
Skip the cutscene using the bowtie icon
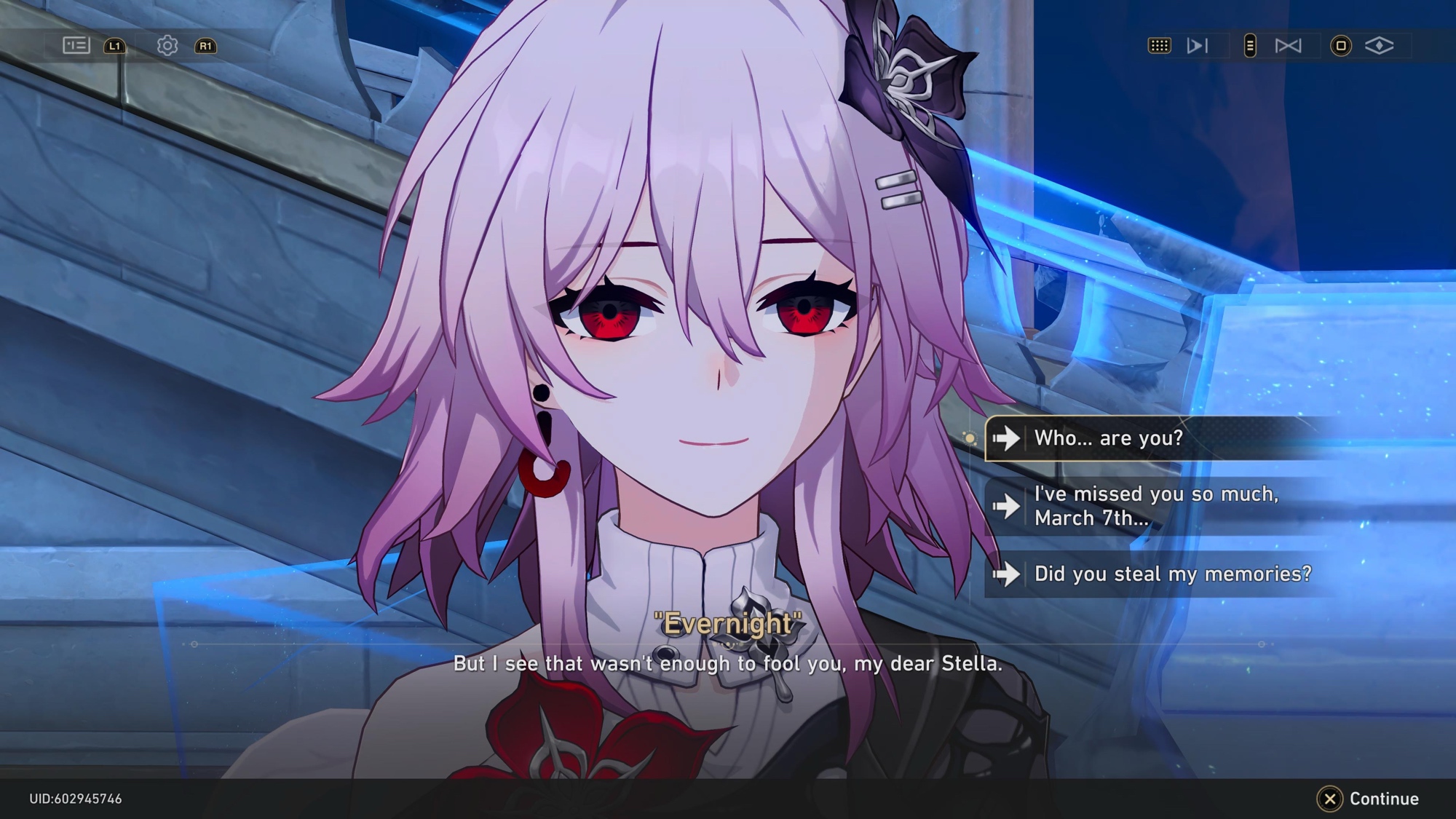click(1288, 46)
